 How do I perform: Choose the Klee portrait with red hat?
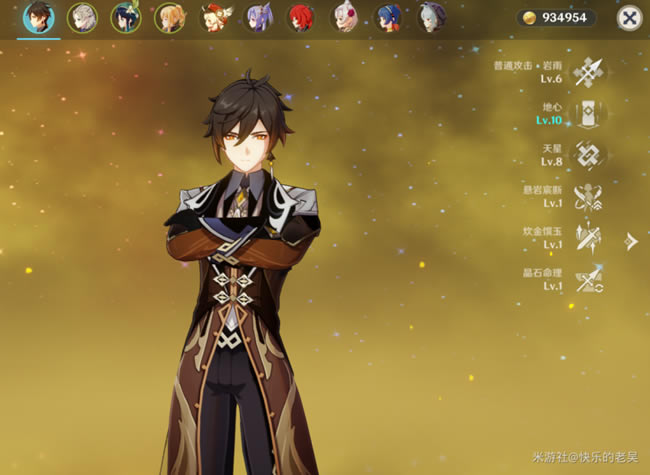(213, 17)
